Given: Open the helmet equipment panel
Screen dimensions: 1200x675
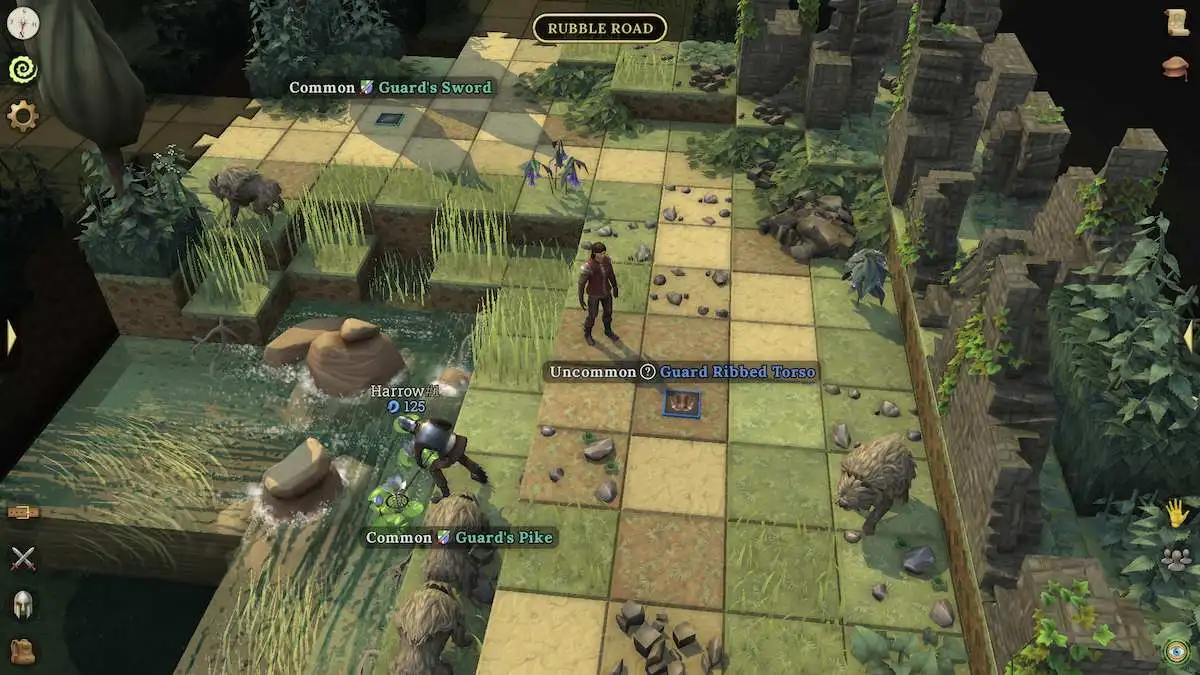Looking at the screenshot, I should tap(22, 604).
